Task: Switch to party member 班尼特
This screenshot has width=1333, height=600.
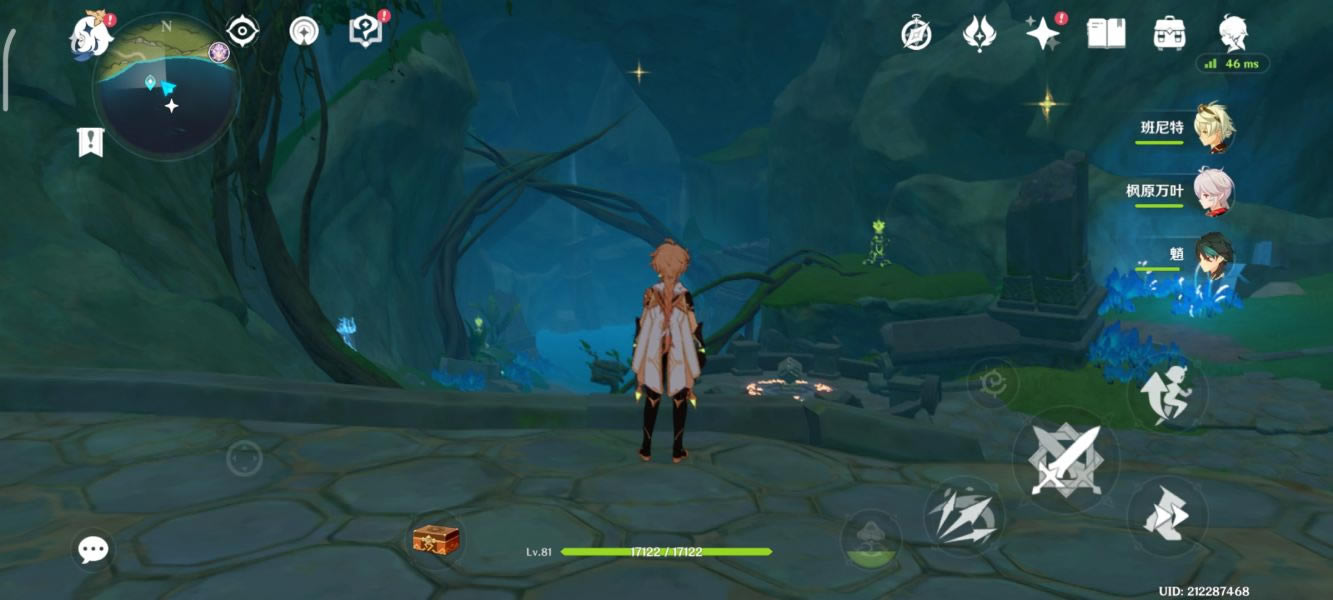Action: (1214, 128)
